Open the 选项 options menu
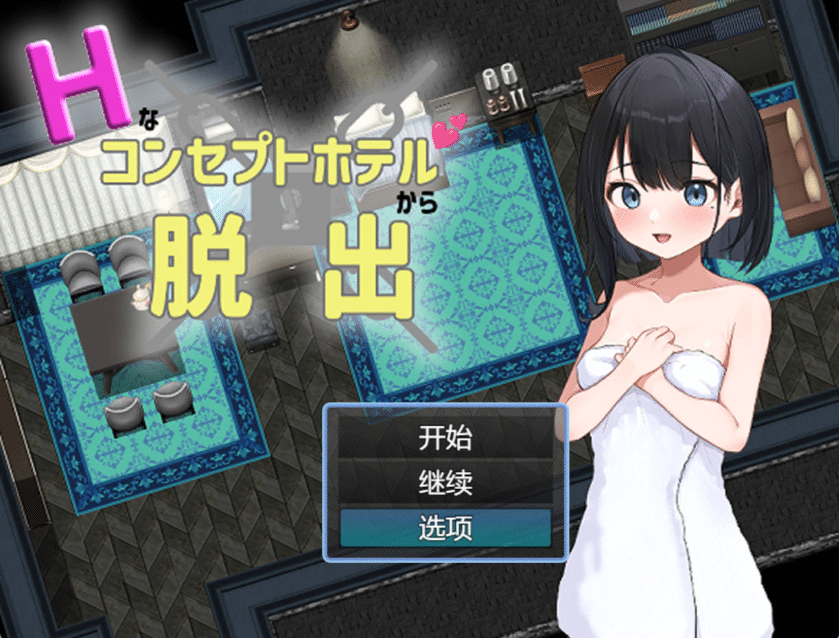839x638 pixels. [x=445, y=528]
